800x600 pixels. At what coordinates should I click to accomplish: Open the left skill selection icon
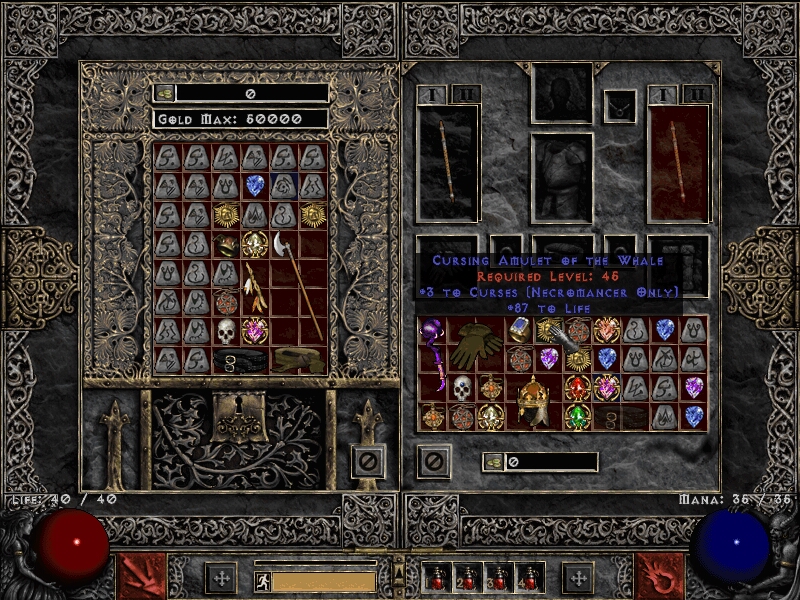coord(139,576)
